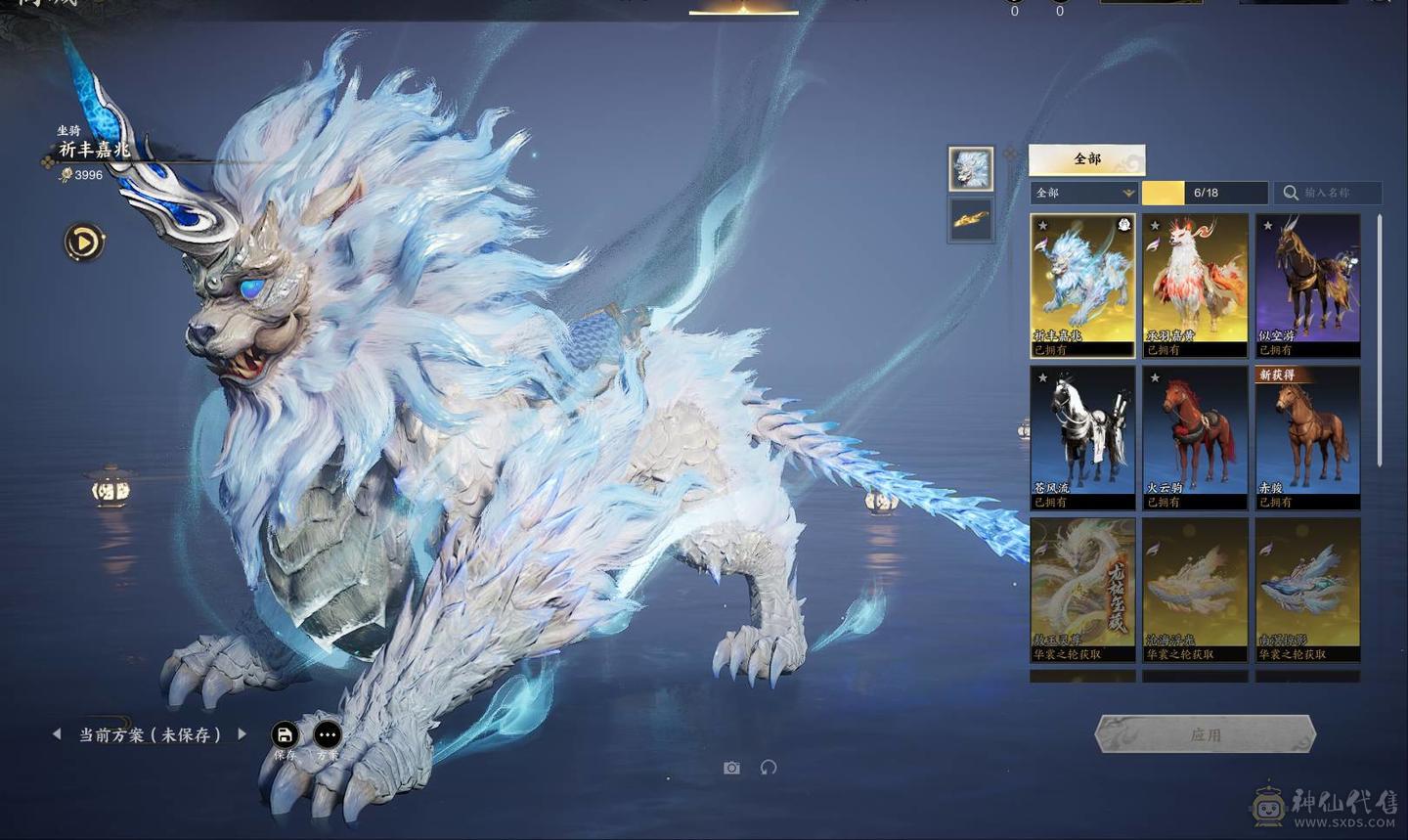The width and height of the screenshot is (1408, 840).
Task: Play the mount preview animation
Action: pos(84,242)
